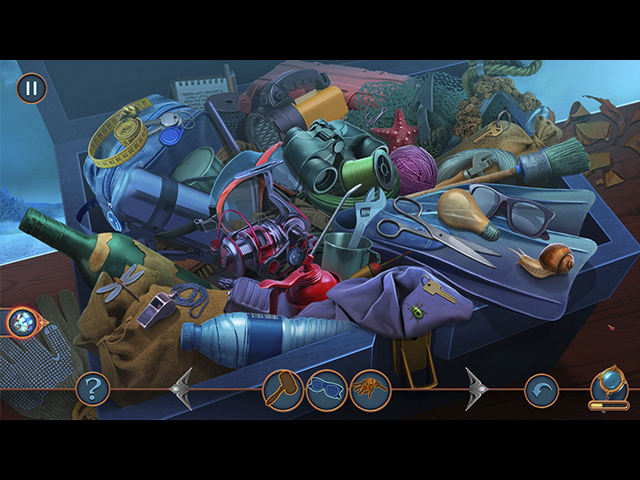The width and height of the screenshot is (640, 480).
Task: Click the curved back arrow button
Action: [x=542, y=389]
